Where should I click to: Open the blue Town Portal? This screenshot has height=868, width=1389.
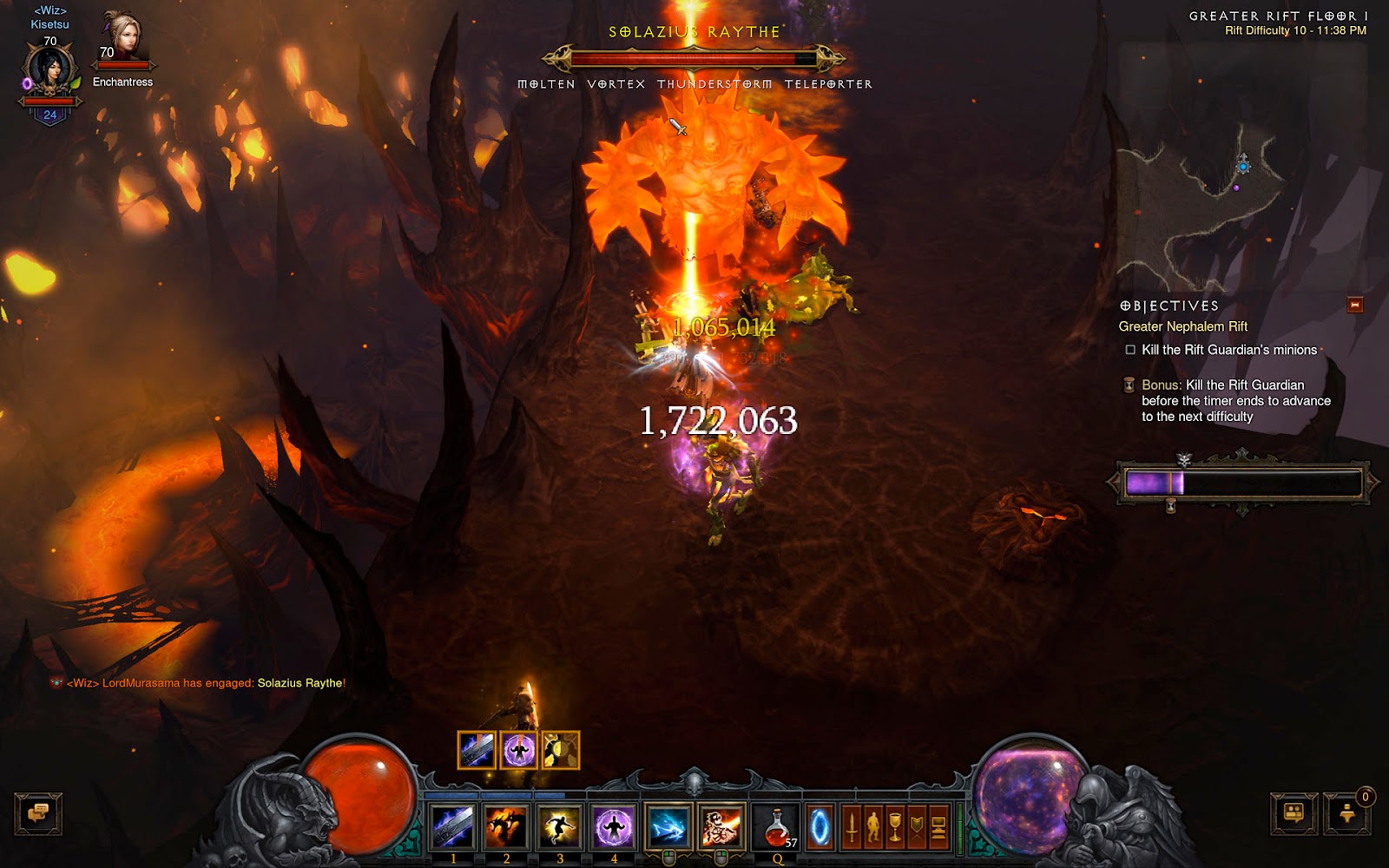(x=820, y=826)
